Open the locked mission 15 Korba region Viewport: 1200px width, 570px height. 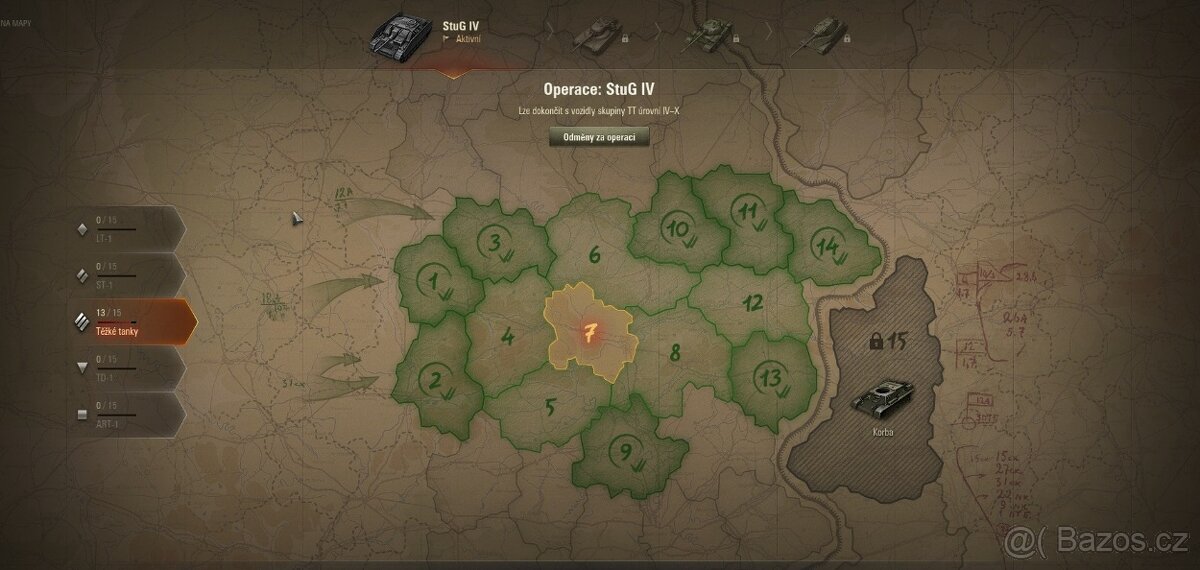880,380
